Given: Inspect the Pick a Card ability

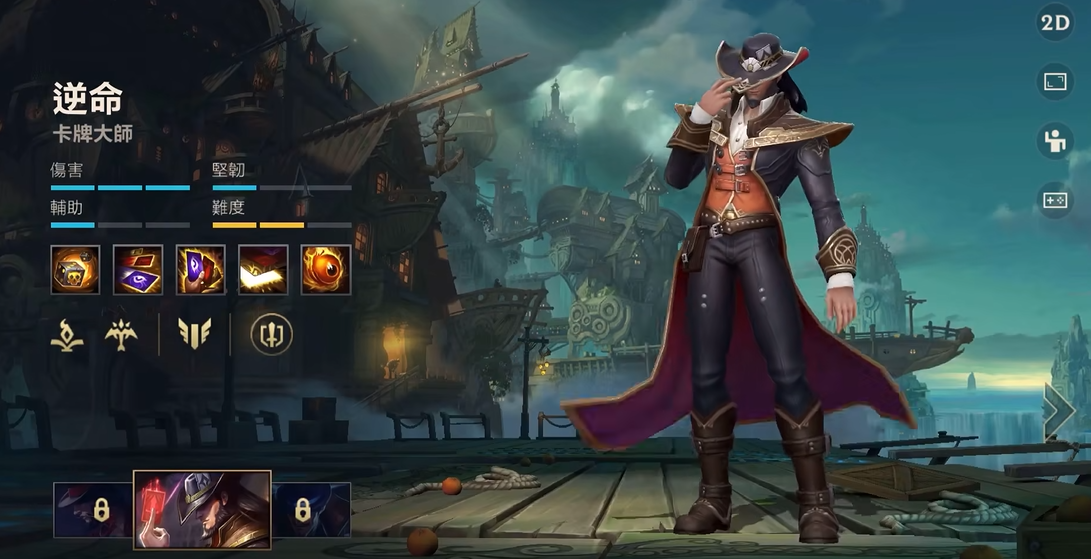Looking at the screenshot, I should [201, 270].
